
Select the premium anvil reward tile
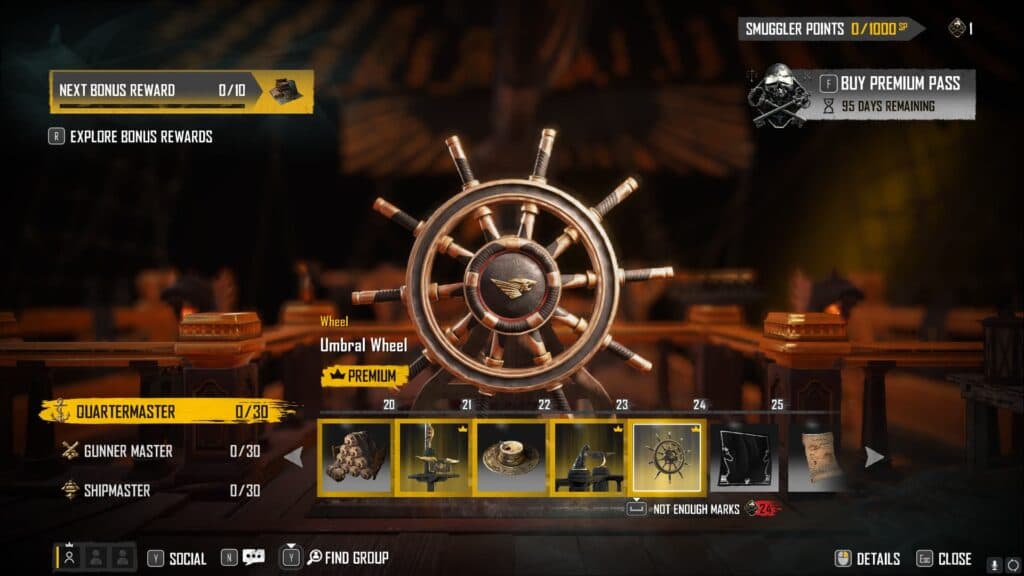pos(589,456)
